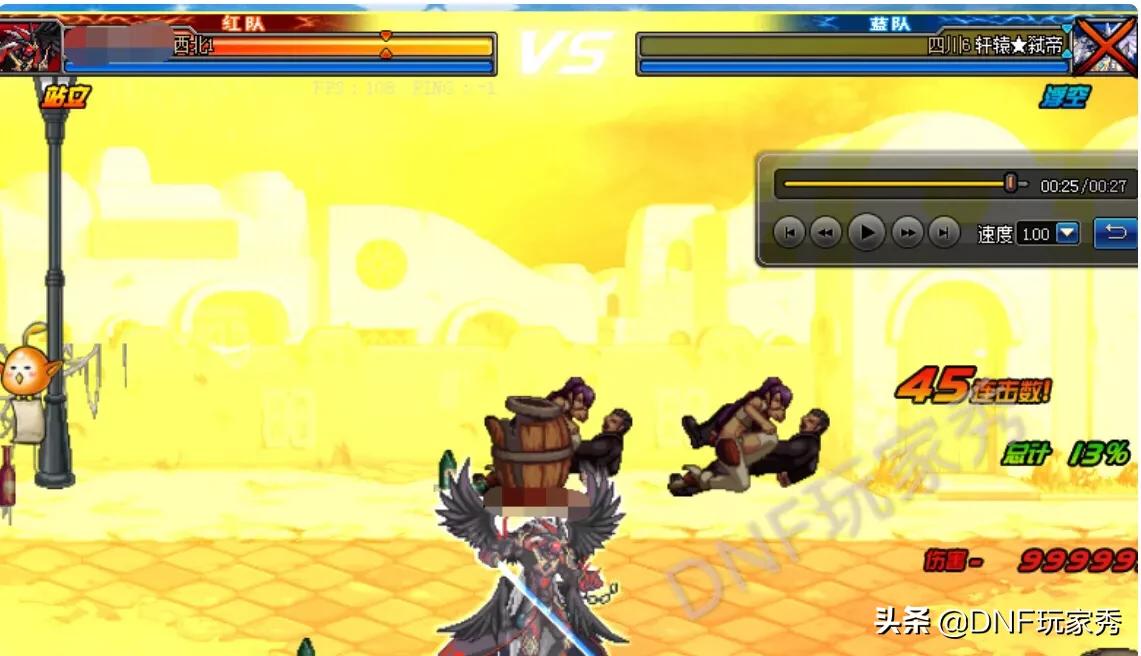Skip to the end of the replay
This screenshot has height=656, width=1141.
pyautogui.click(x=943, y=233)
